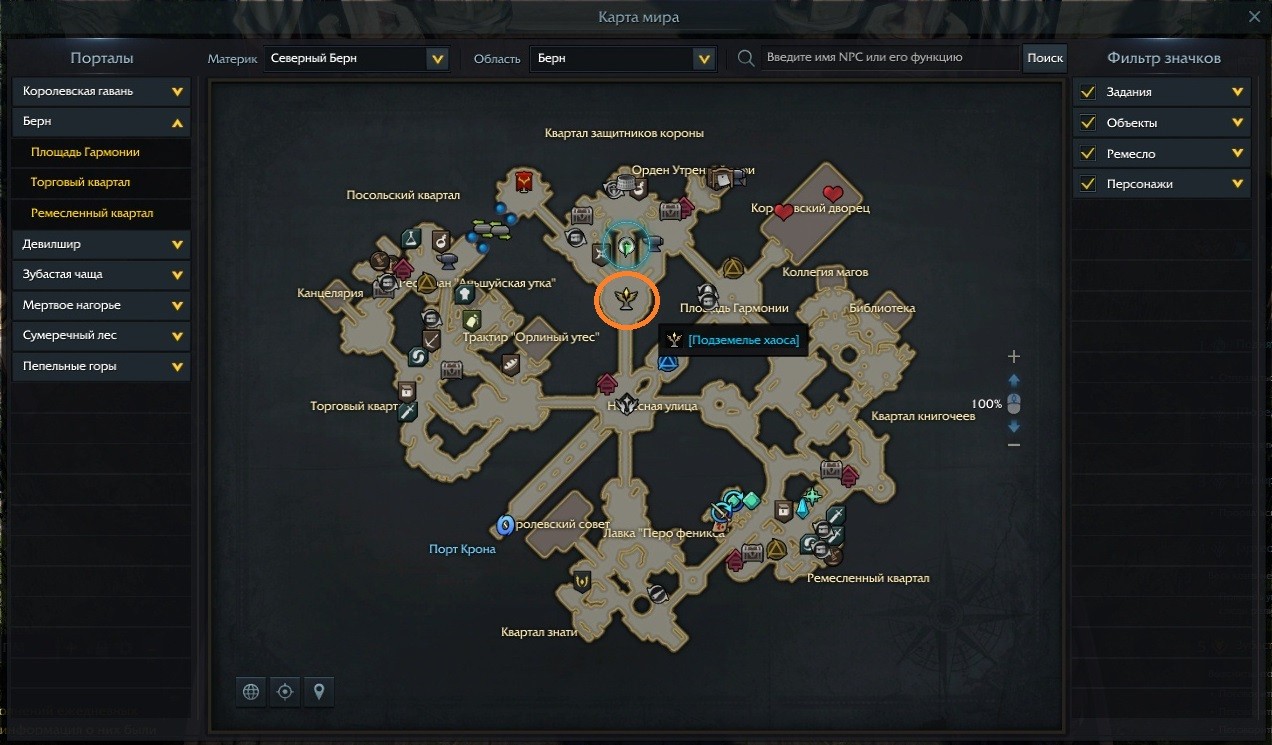This screenshot has width=1272, height=745.
Task: Open the Область dropdown showing Берн
Action: 623,59
